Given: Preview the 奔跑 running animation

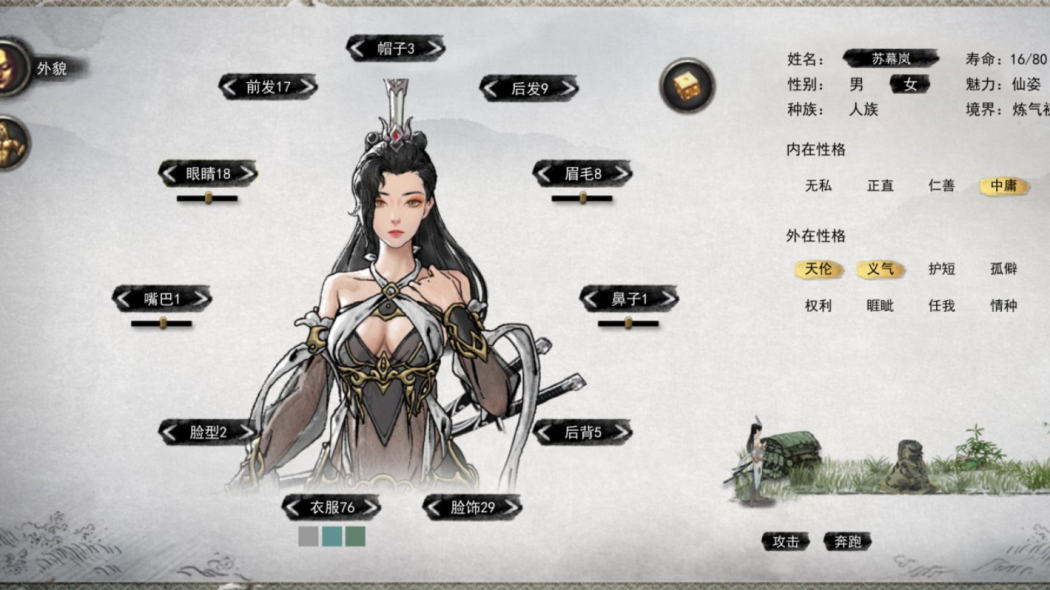Looking at the screenshot, I should click(x=847, y=541).
